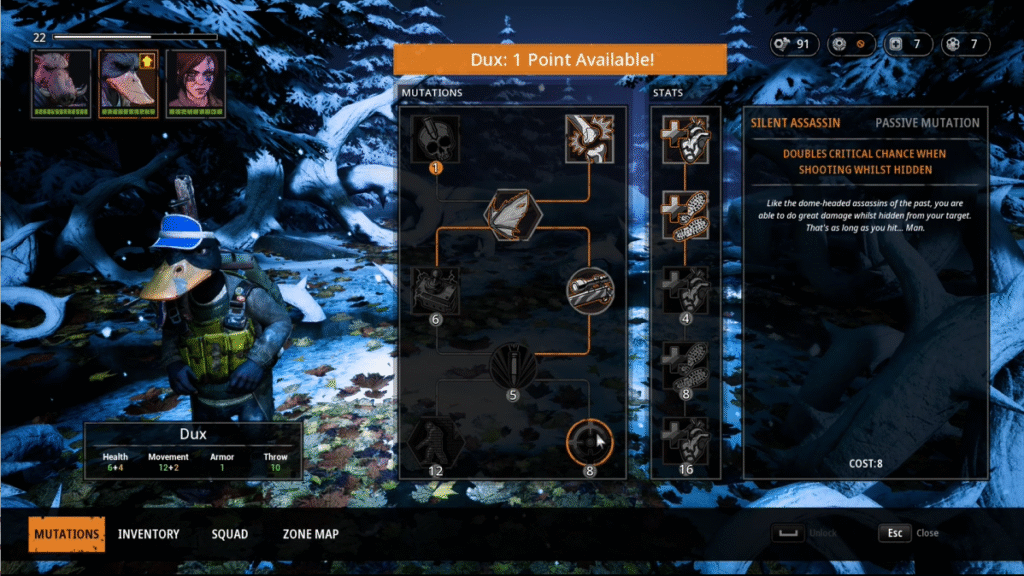Go to the Squad tab
Image resolution: width=1024 pixels, height=576 pixels.
[x=229, y=534]
